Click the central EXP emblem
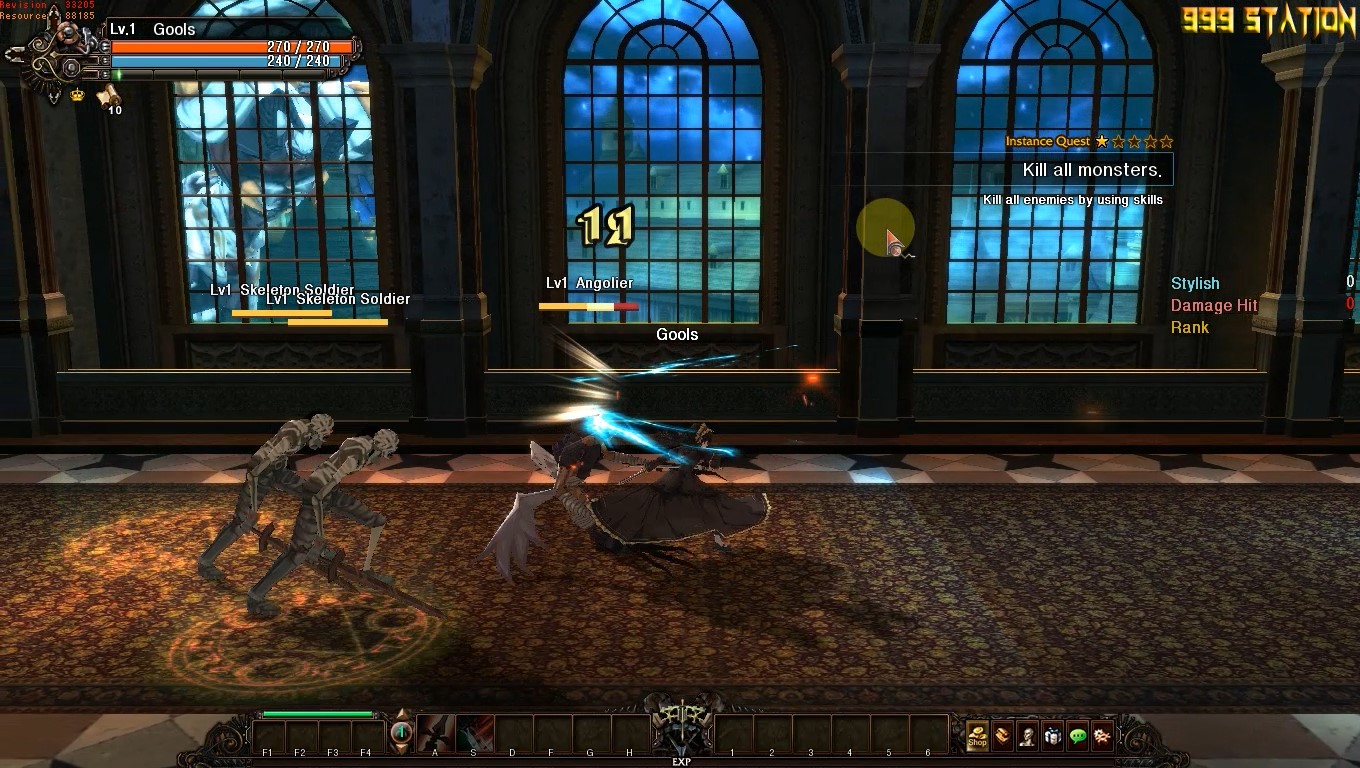The height and width of the screenshot is (768, 1360). tap(681, 730)
